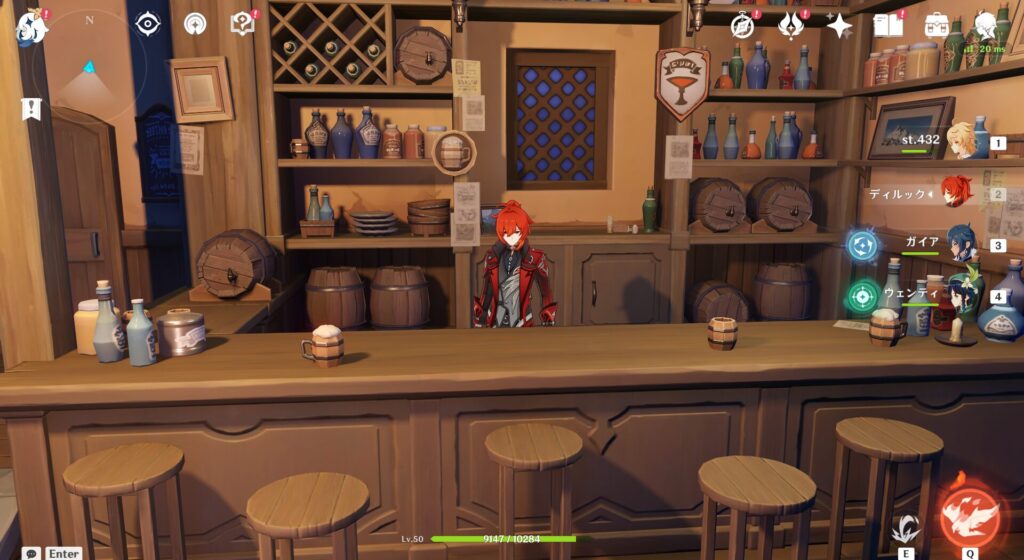Open the character profile head icon
The height and width of the screenshot is (560, 1024).
[986, 25]
